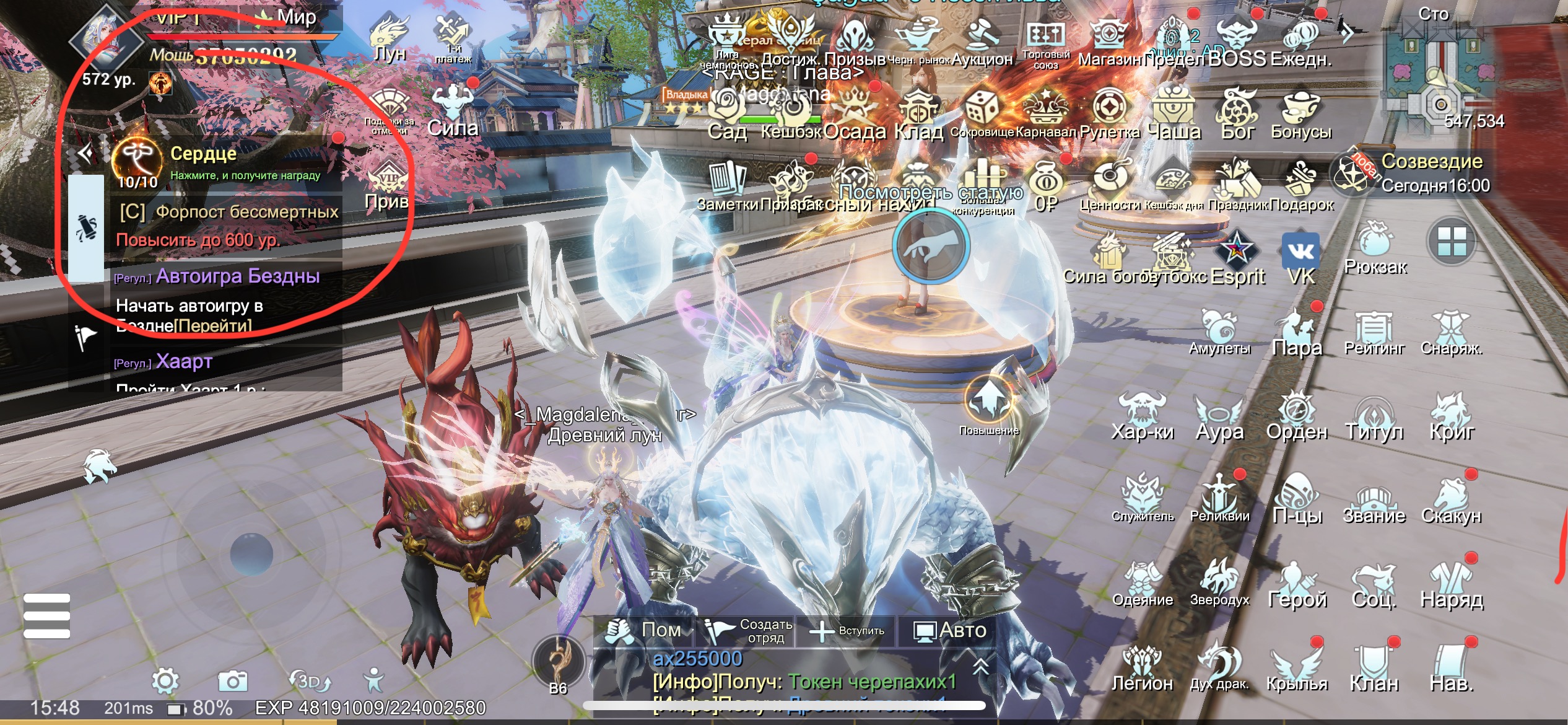1568x725 pixels.
Task: Take a screenshot with camera icon
Action: tap(233, 681)
